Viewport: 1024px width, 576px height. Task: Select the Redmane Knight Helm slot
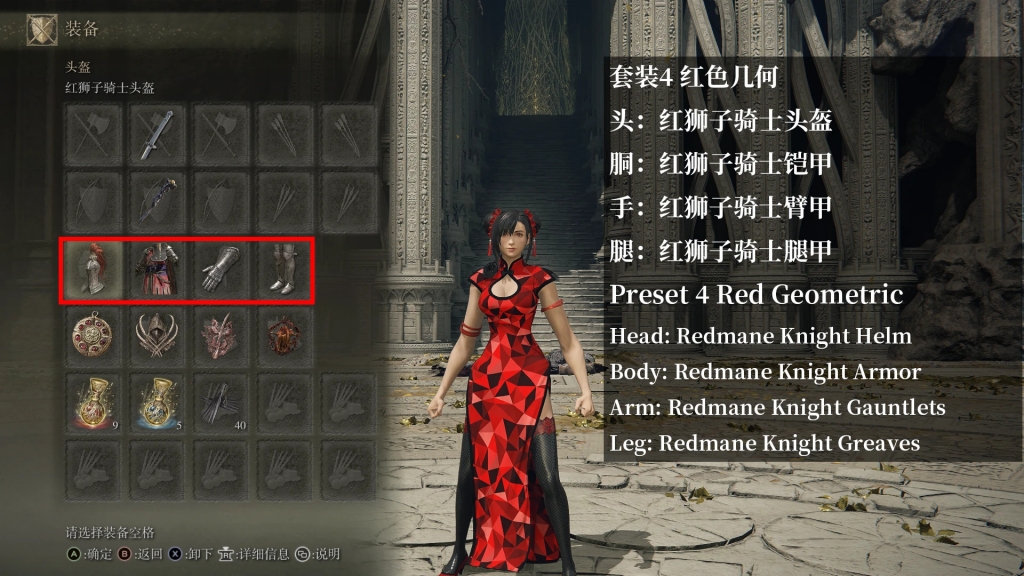click(92, 270)
